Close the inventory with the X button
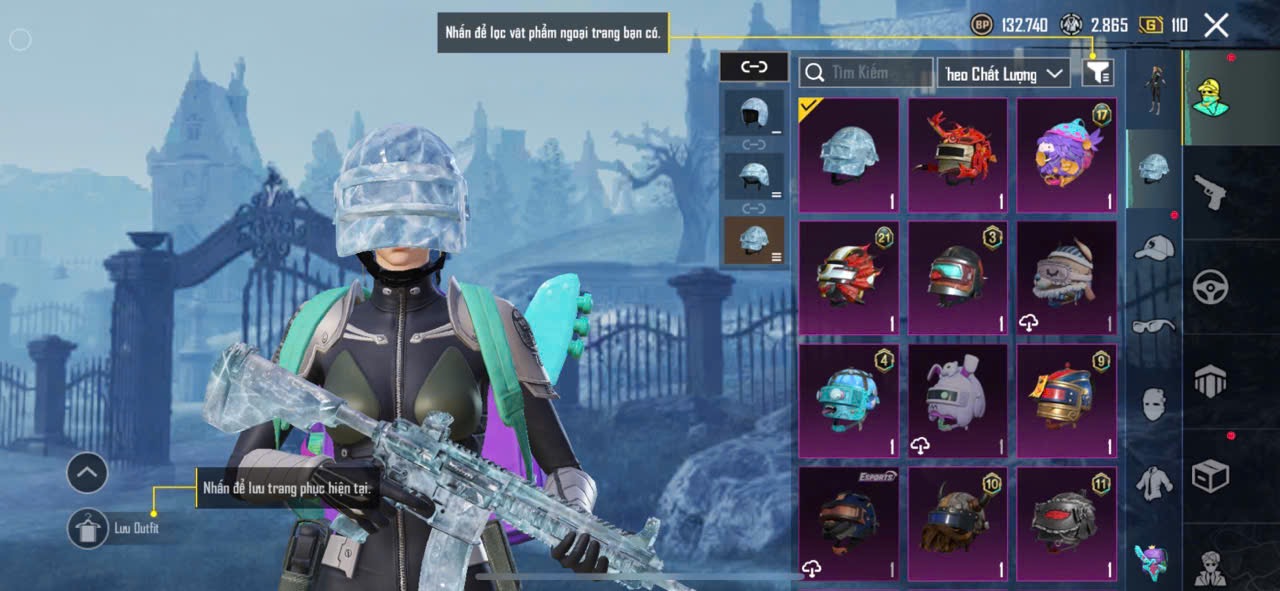 (x=1216, y=25)
